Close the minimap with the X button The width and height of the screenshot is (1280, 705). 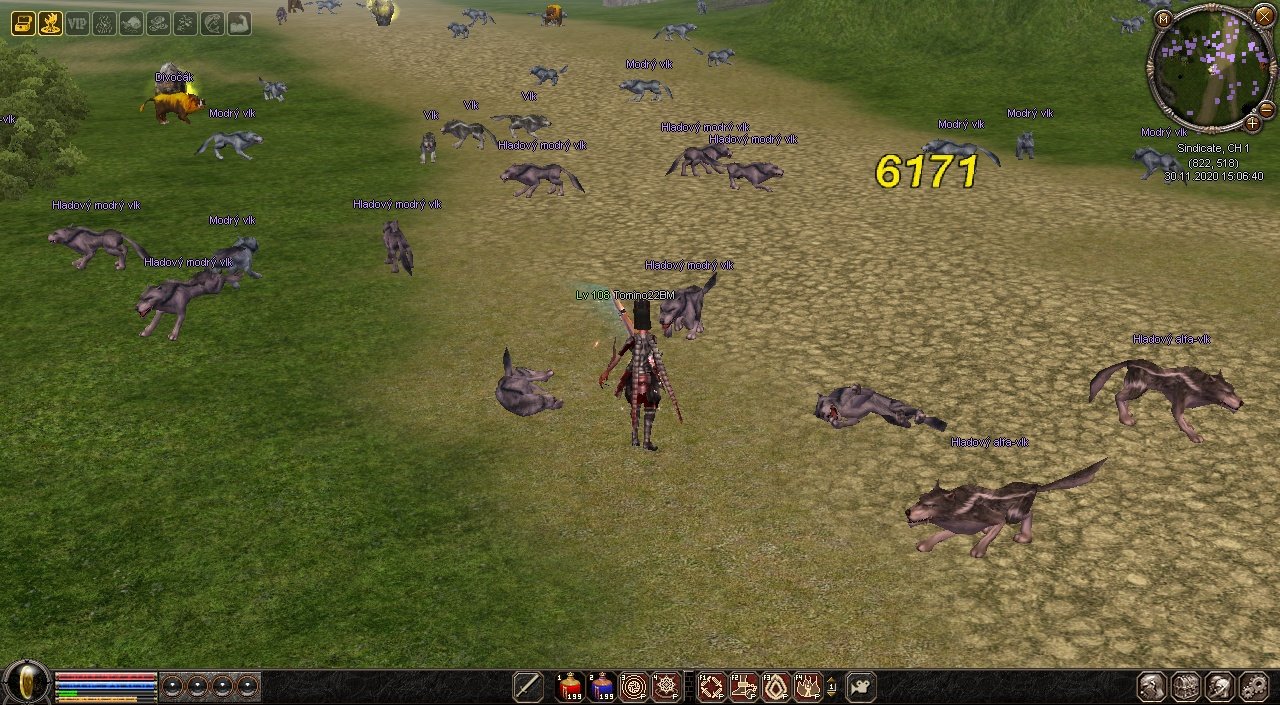tap(1263, 14)
